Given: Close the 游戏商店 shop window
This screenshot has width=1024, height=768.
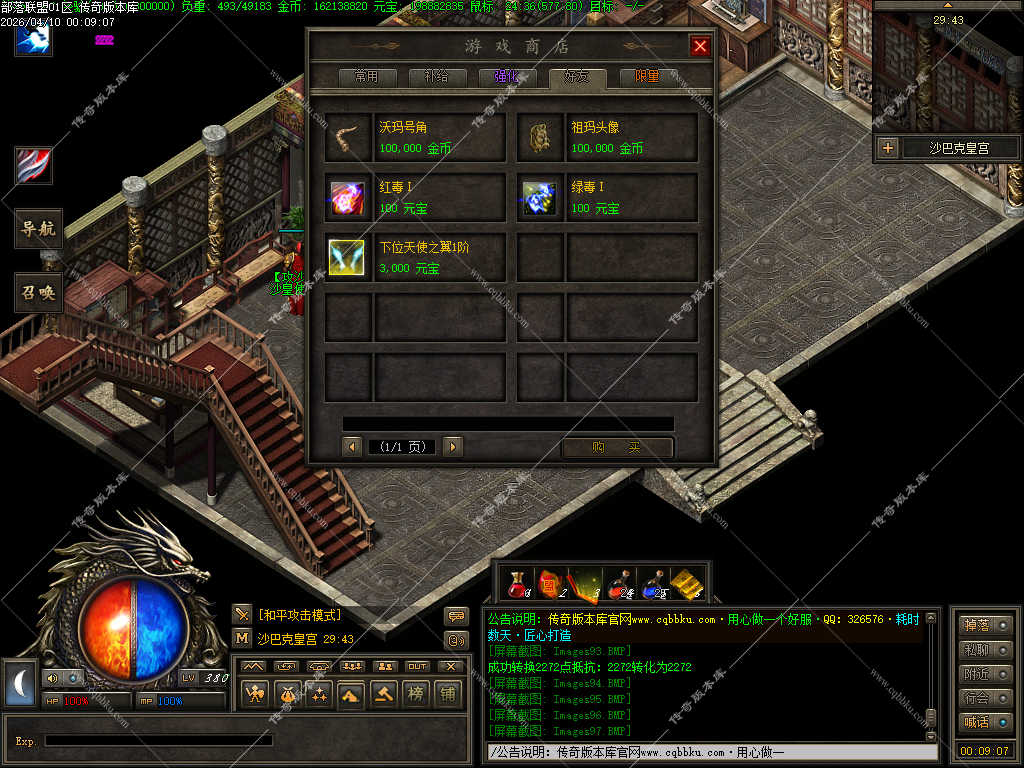Looking at the screenshot, I should coord(700,46).
